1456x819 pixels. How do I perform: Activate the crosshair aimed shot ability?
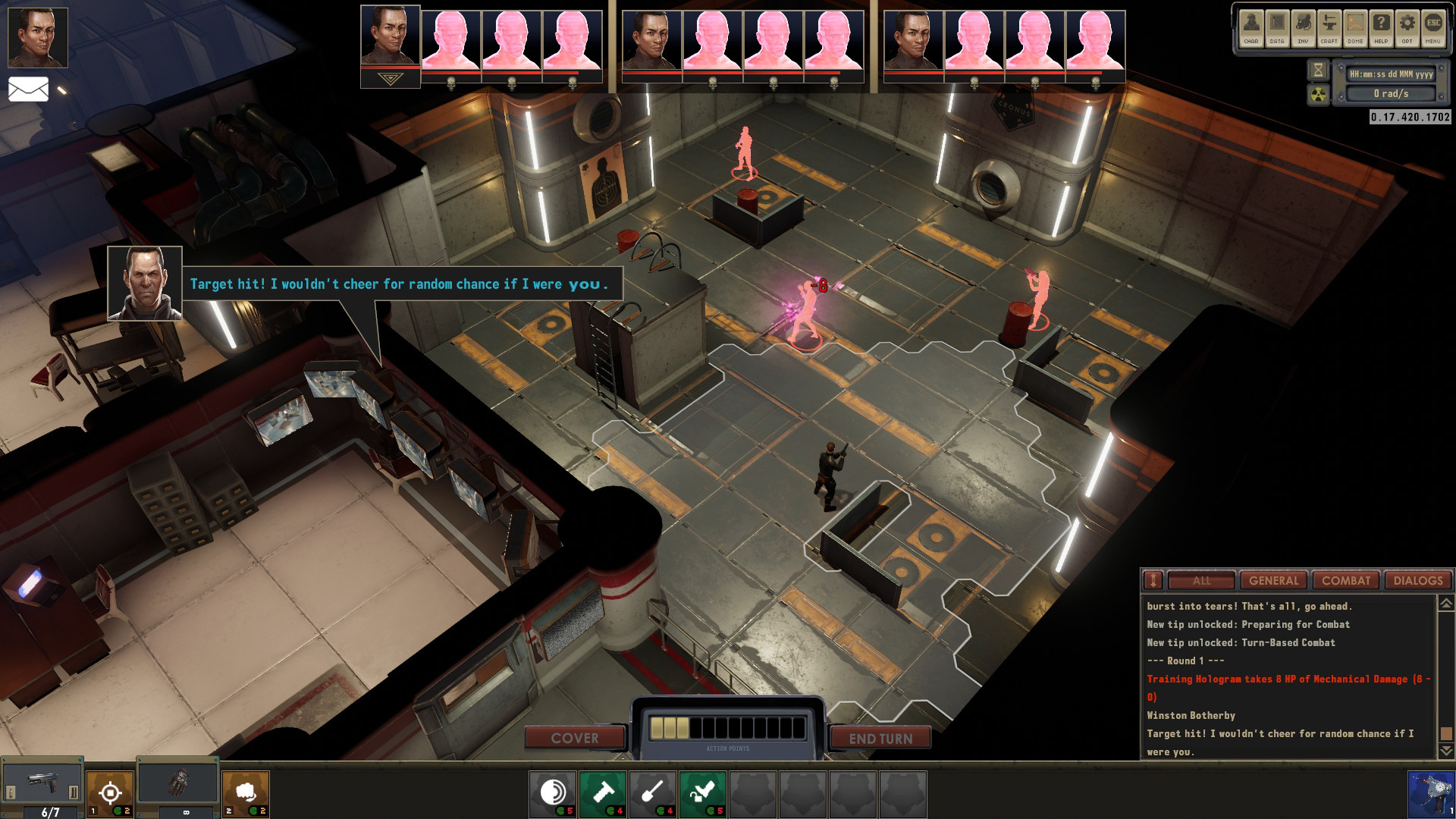point(110,792)
